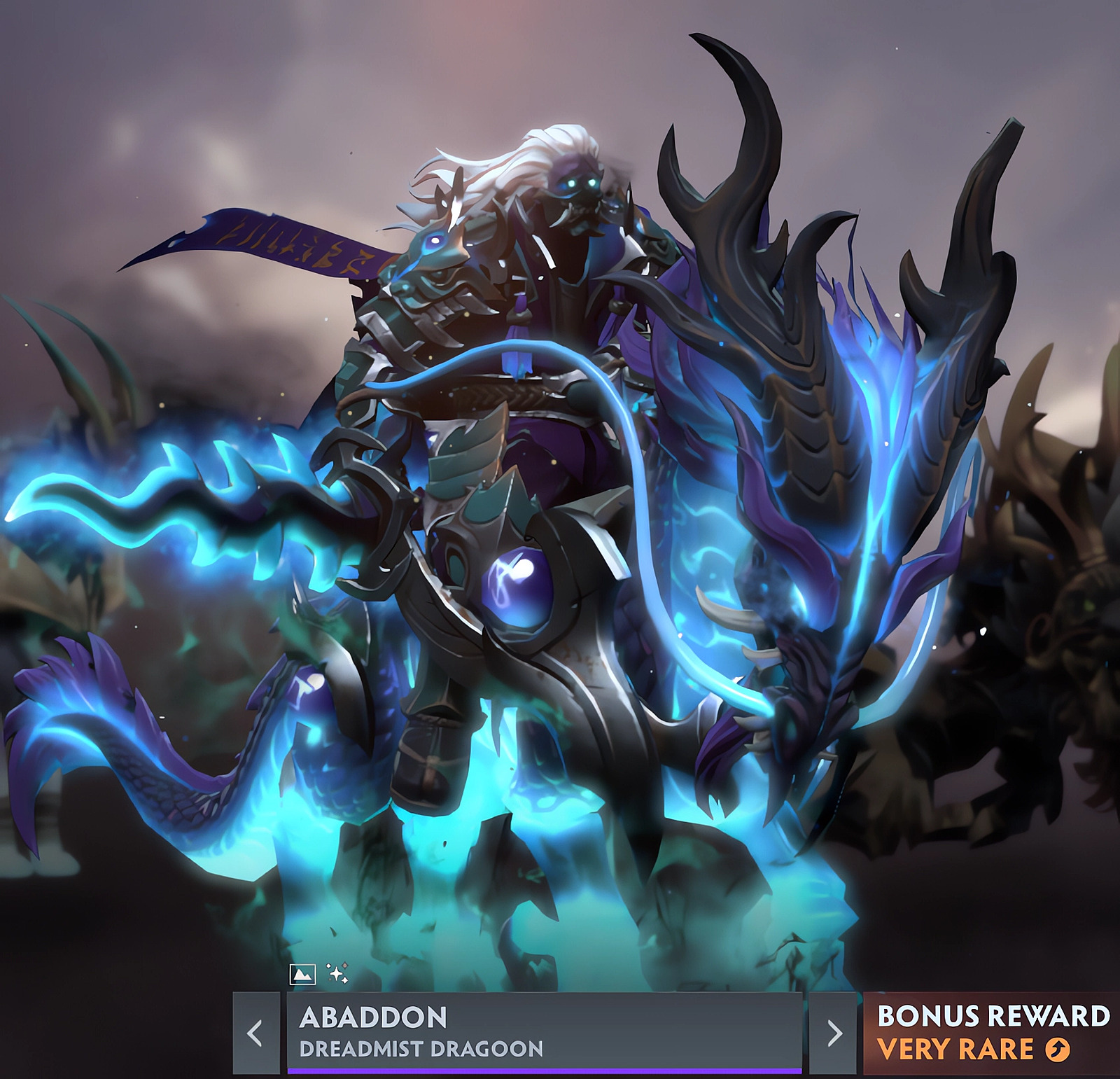
Task: Click the particle glow icon beside the image icon
Action: point(337,973)
